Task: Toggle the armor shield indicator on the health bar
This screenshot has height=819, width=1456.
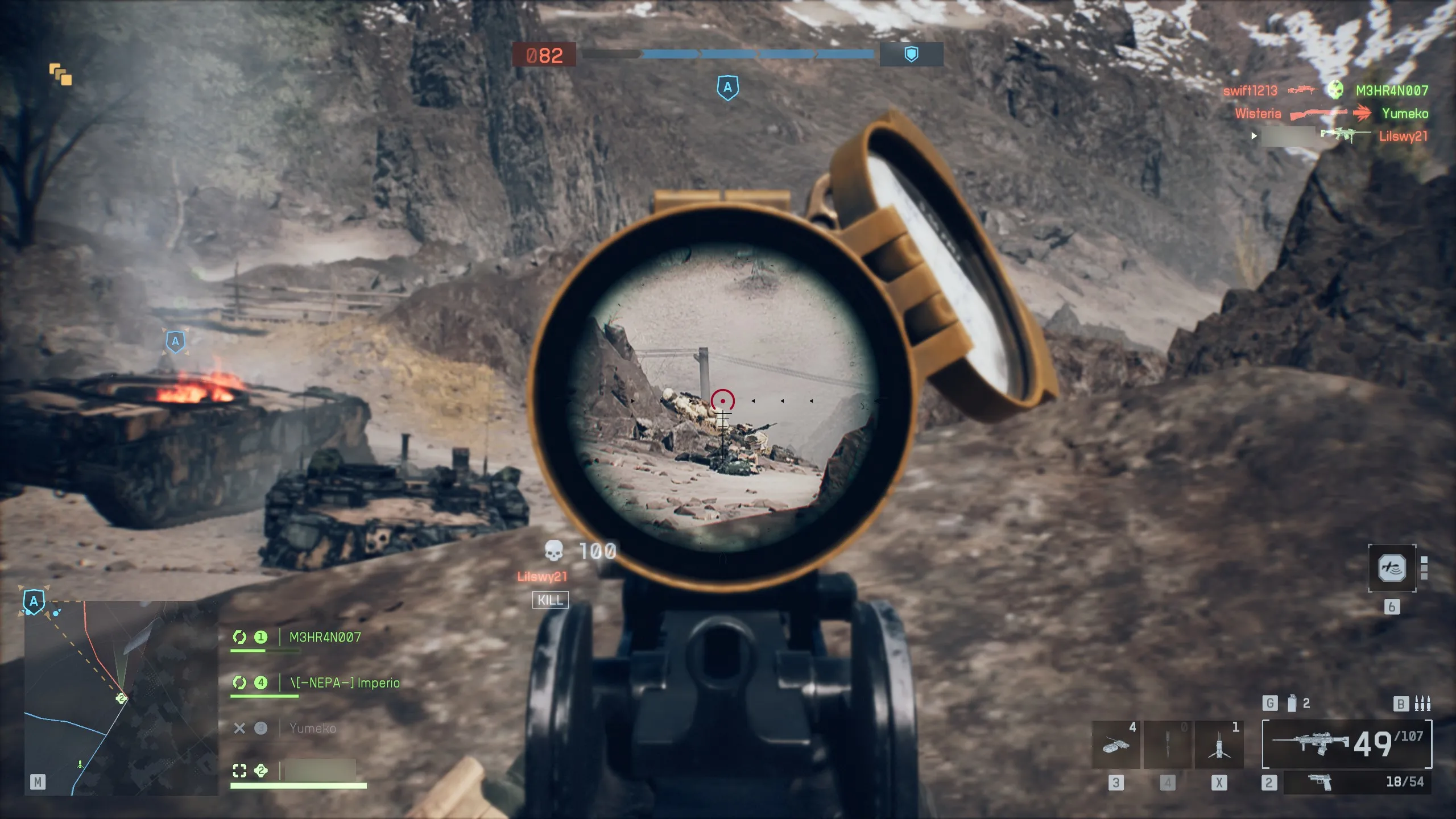Action: 912,55
